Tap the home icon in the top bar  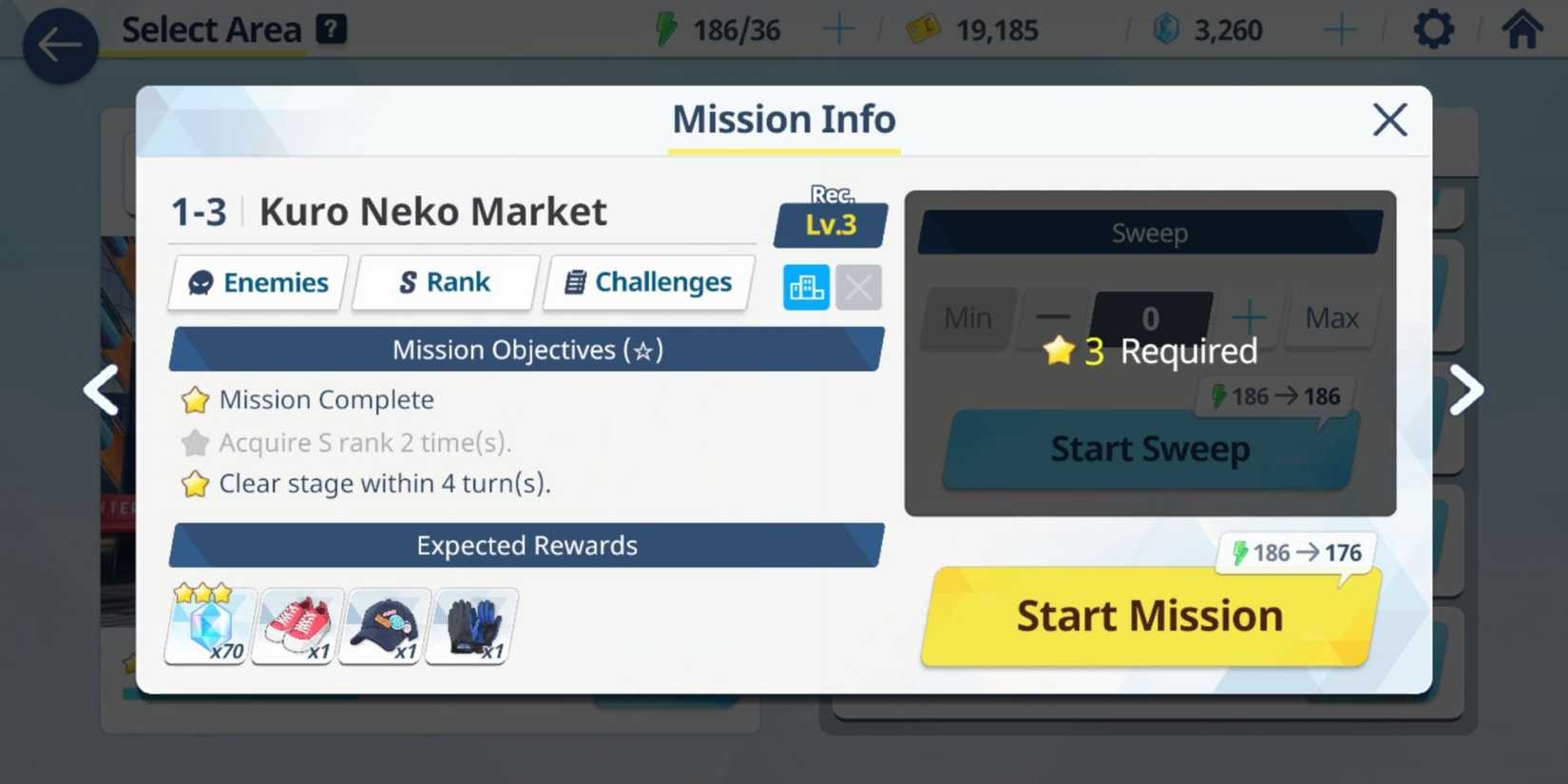(1521, 29)
